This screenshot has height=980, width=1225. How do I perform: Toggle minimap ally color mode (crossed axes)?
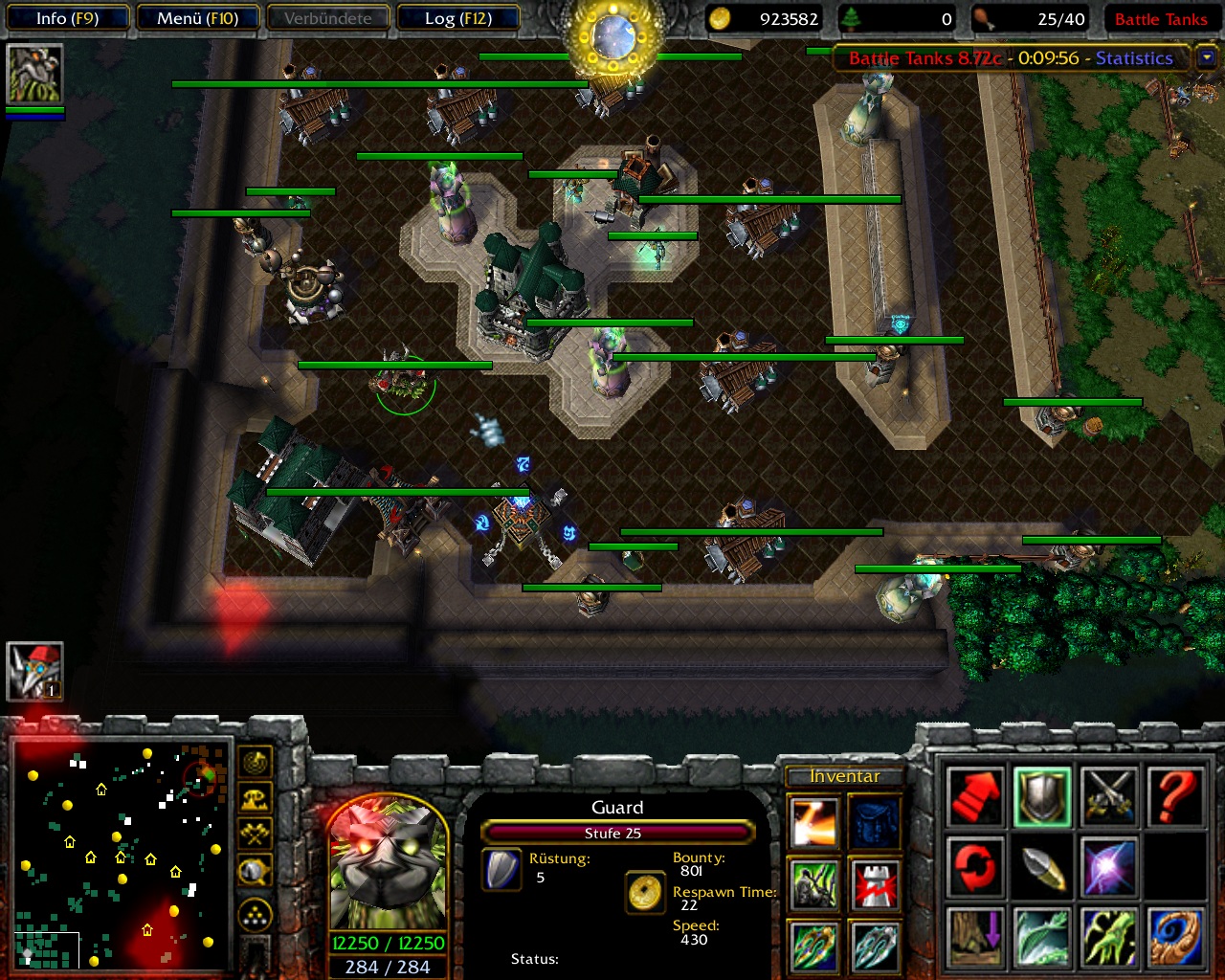pyautogui.click(x=255, y=835)
